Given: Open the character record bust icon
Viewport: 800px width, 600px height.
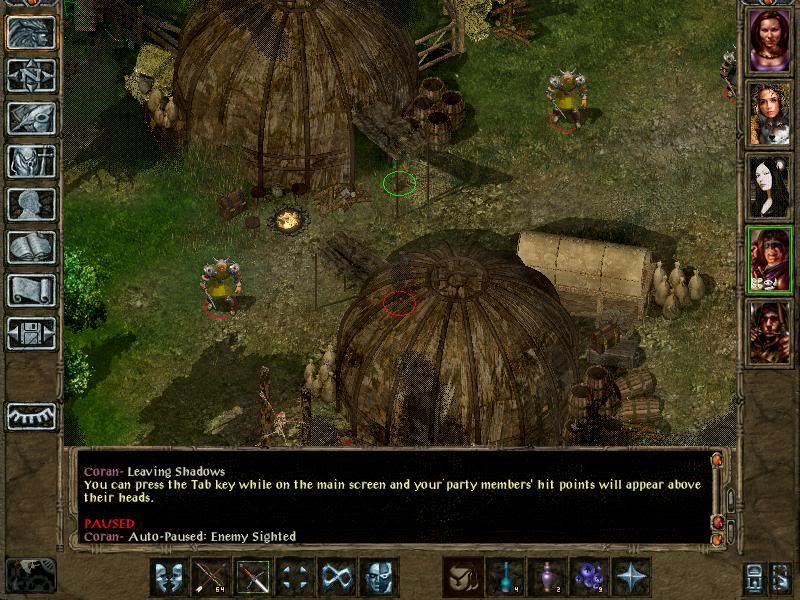Looking at the screenshot, I should pos(31,204).
